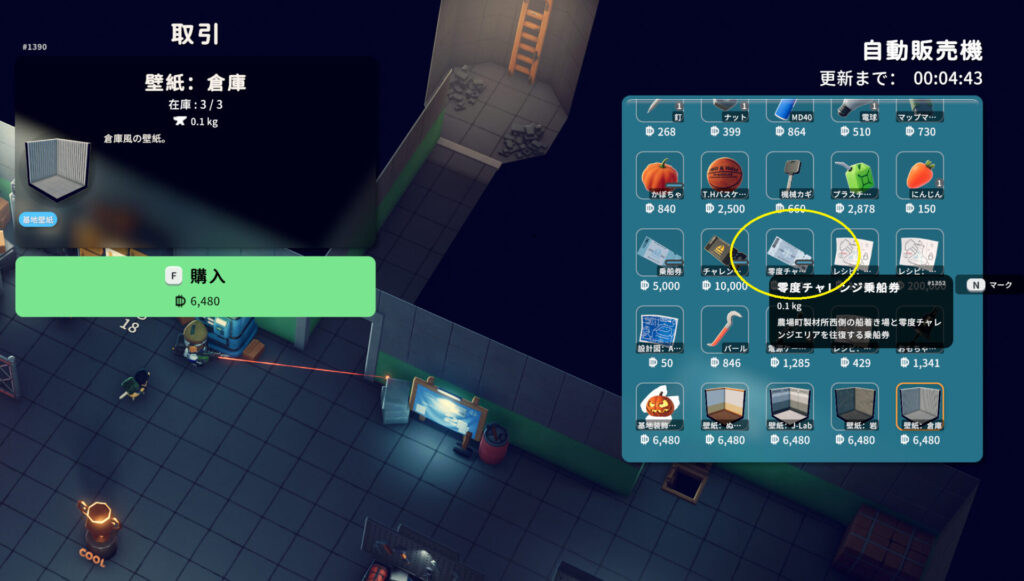Select the carrot (にんじん) item
1024x581 pixels.
click(x=920, y=175)
